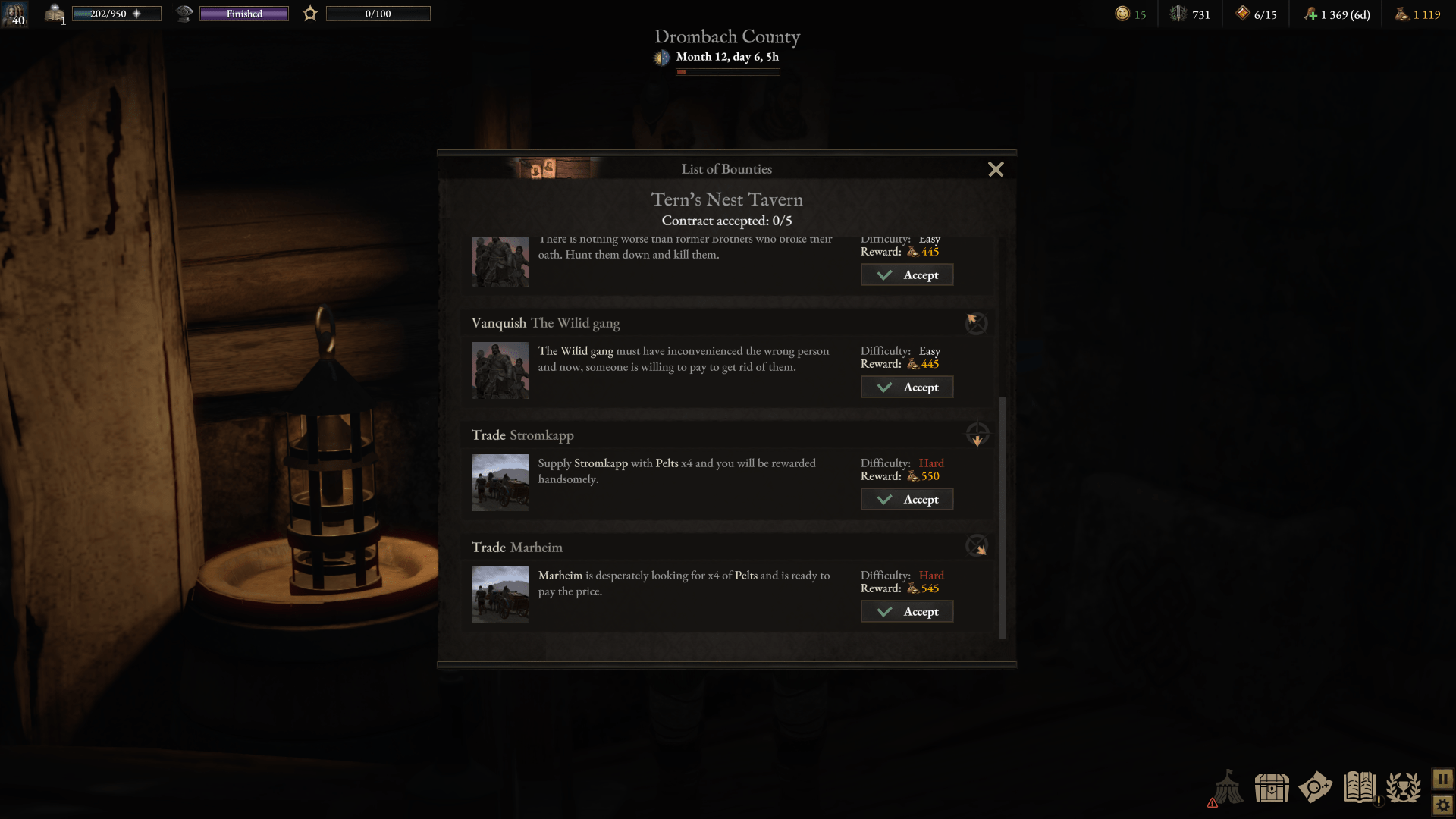Open the camp menu with warning indicator
The width and height of the screenshot is (1456, 819).
(1228, 788)
